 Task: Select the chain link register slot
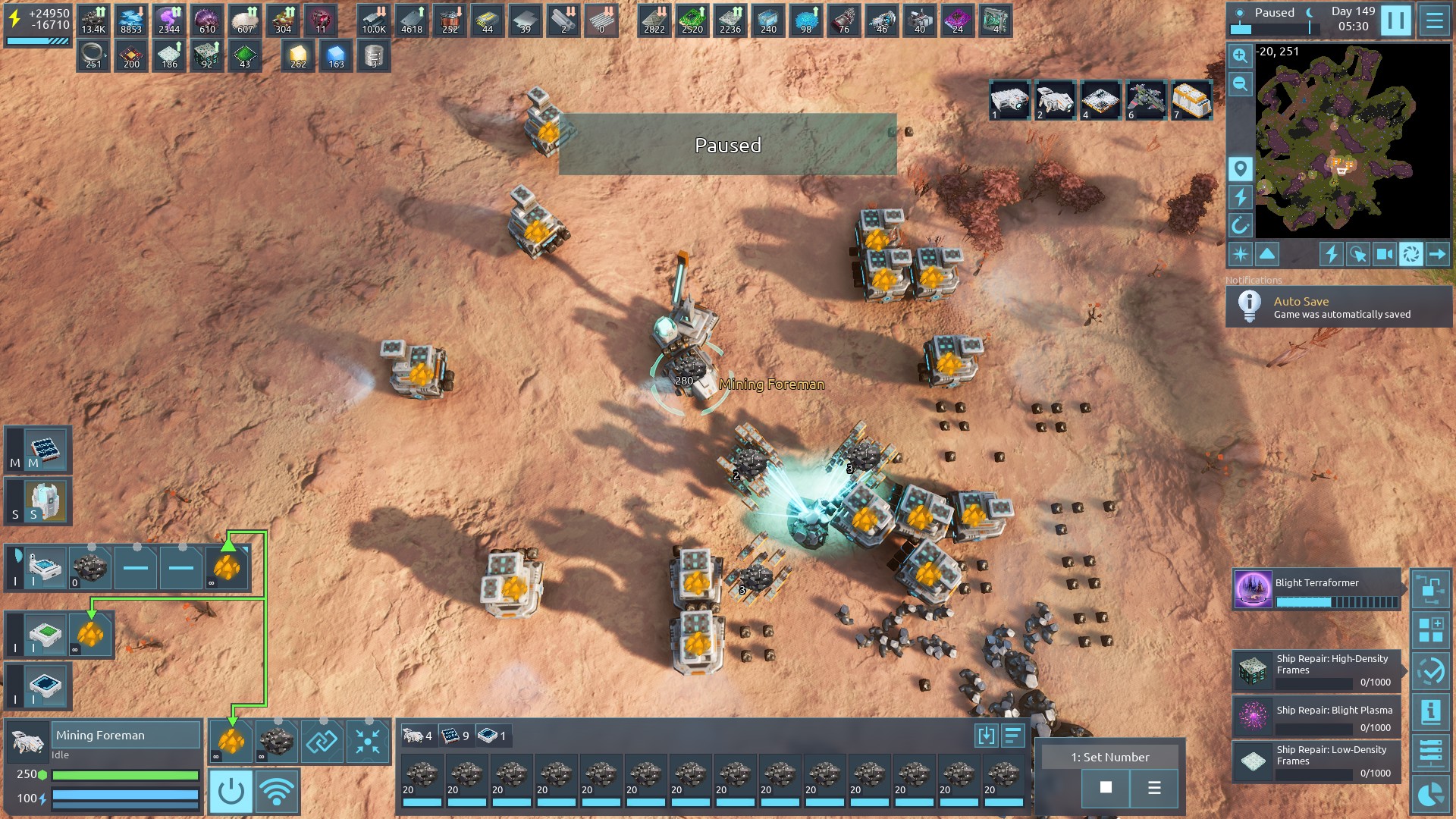tap(322, 741)
